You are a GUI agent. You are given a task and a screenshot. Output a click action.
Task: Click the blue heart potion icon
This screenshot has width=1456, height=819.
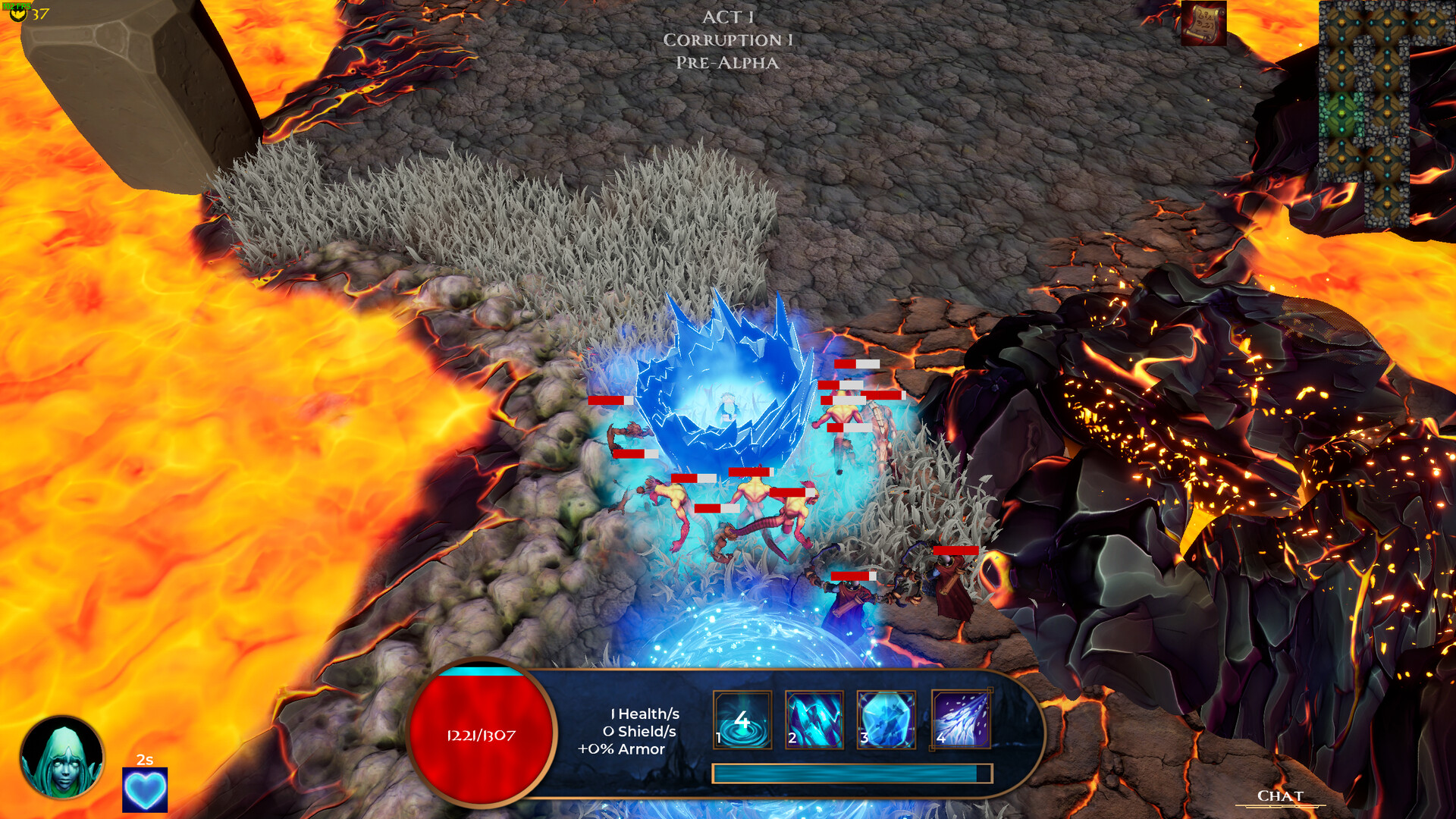tap(145, 789)
